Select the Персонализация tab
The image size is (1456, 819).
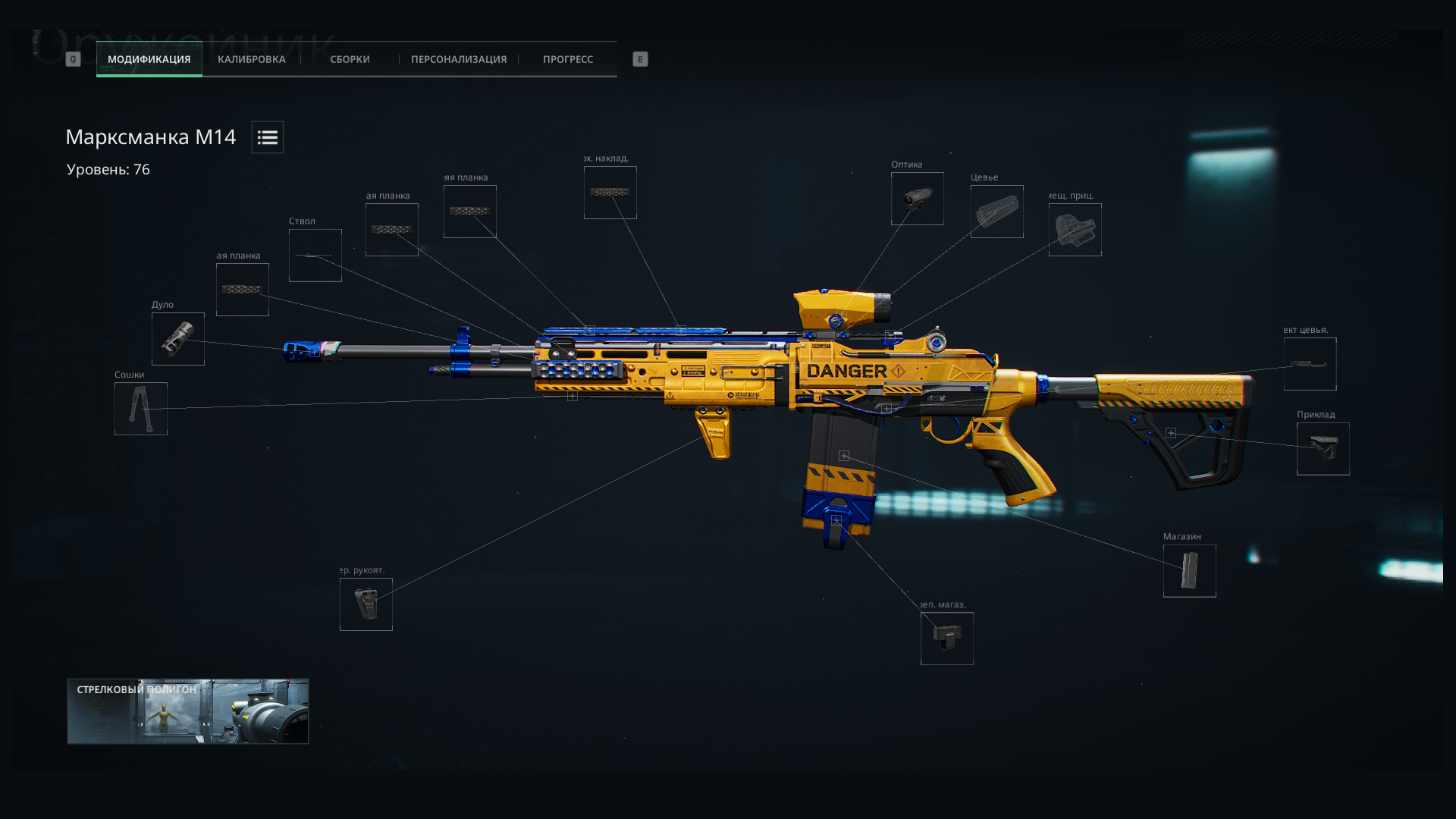click(458, 59)
